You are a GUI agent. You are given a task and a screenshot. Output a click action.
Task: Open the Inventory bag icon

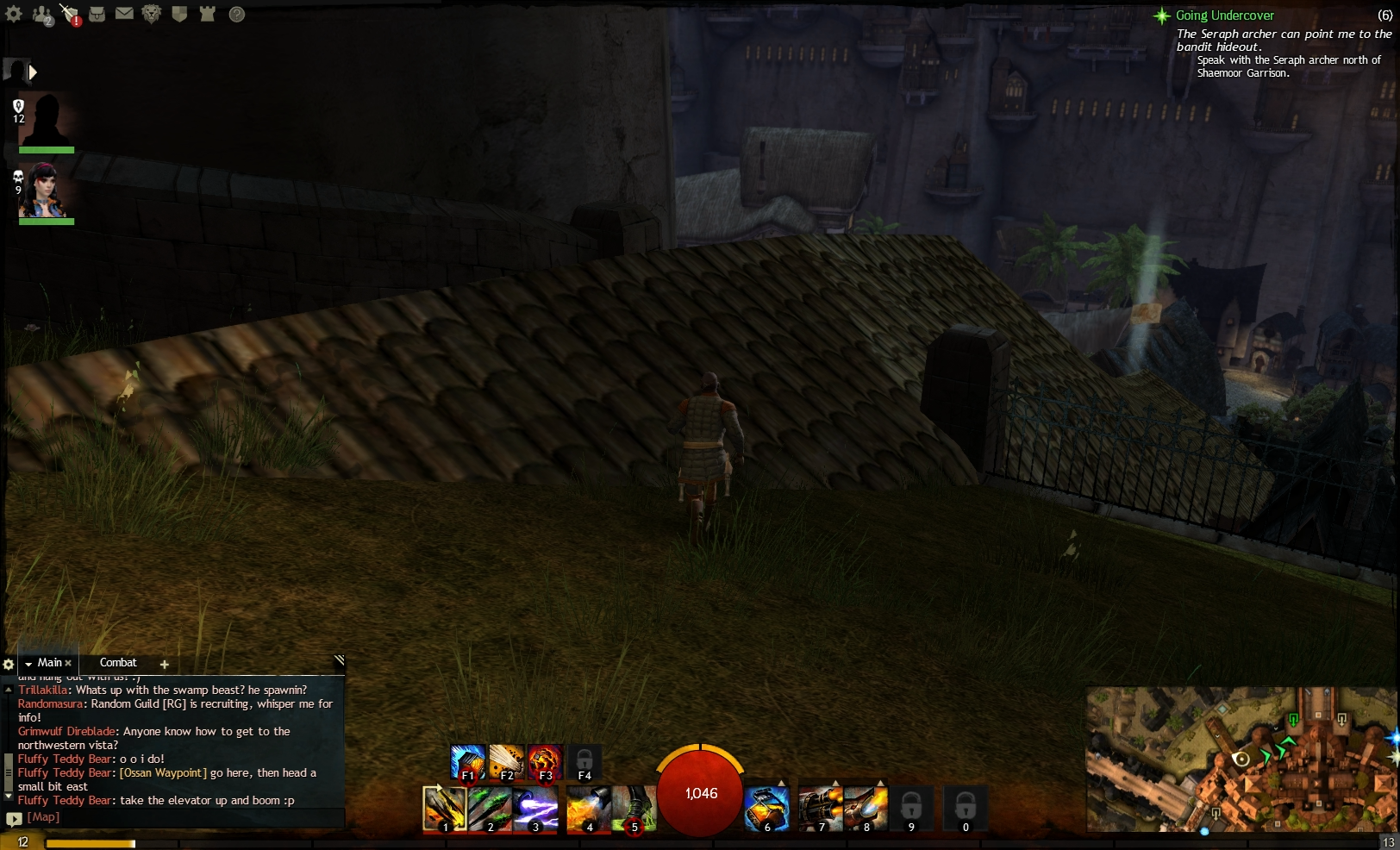point(98,14)
